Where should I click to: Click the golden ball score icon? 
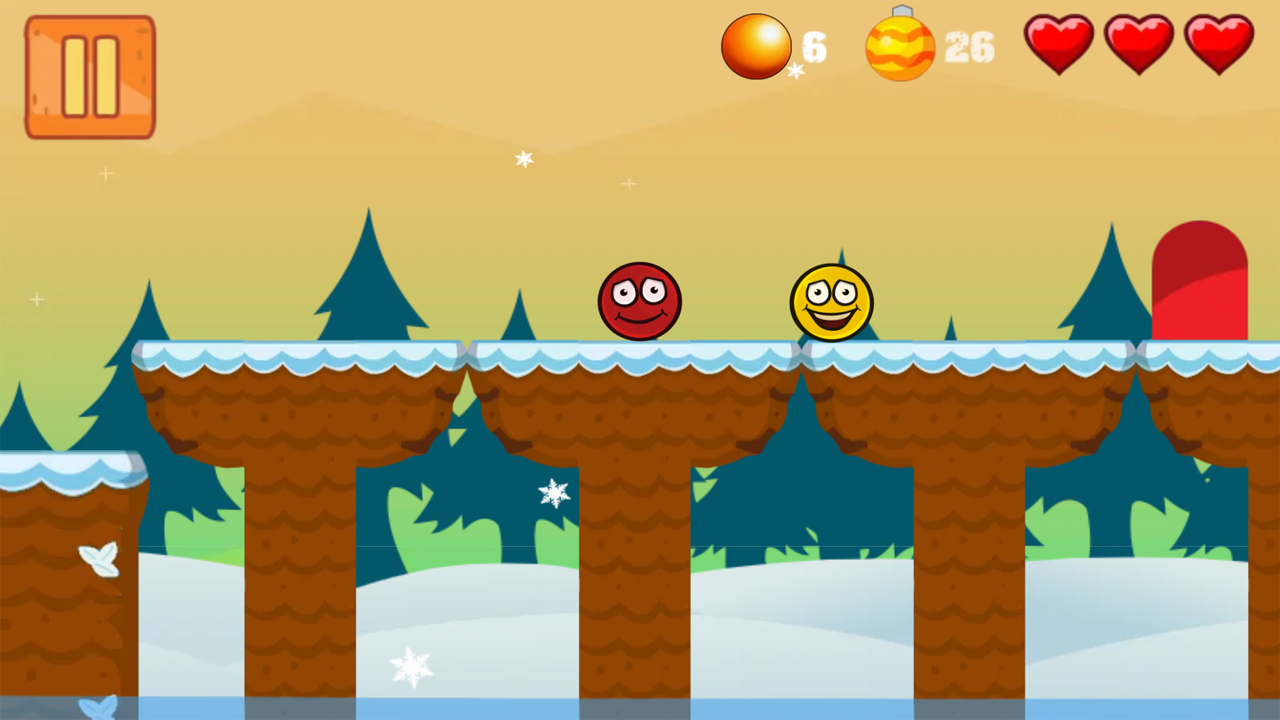(757, 44)
